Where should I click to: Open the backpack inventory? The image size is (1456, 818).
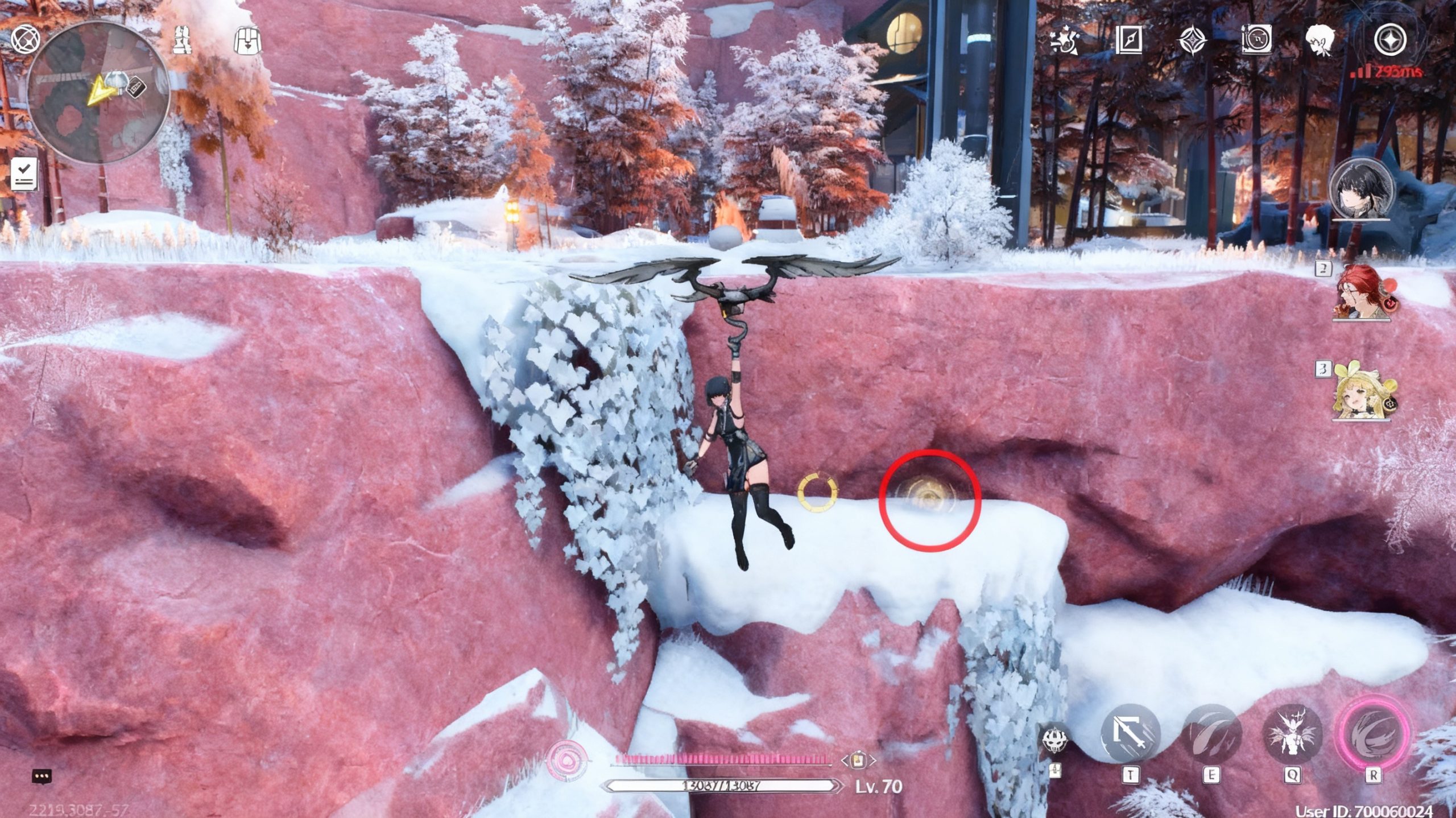[x=247, y=40]
